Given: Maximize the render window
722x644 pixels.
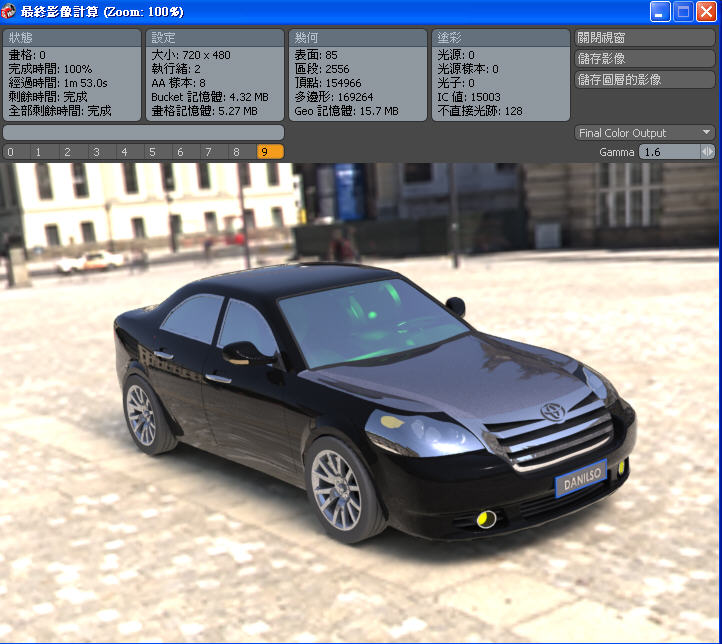Looking at the screenshot, I should tap(683, 12).
